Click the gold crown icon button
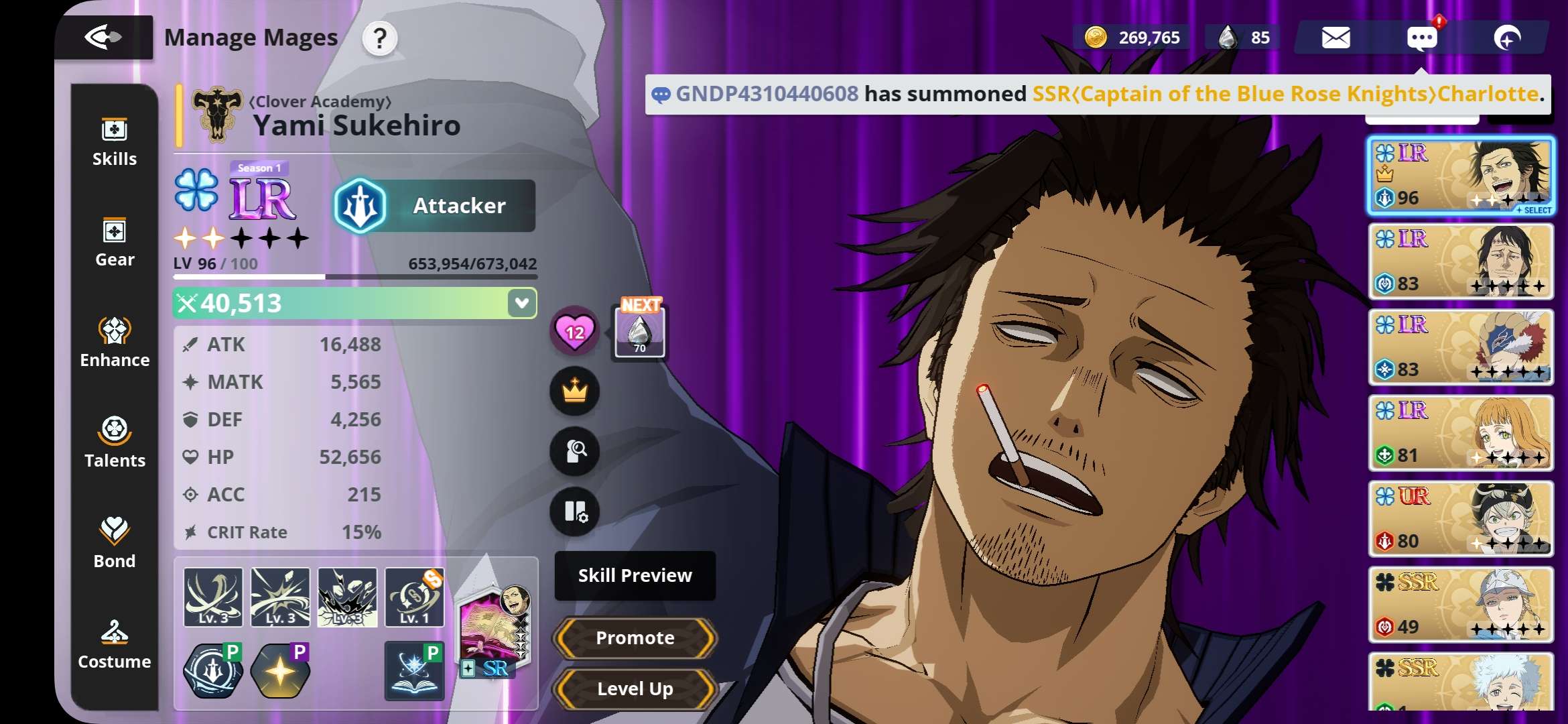 (x=574, y=391)
